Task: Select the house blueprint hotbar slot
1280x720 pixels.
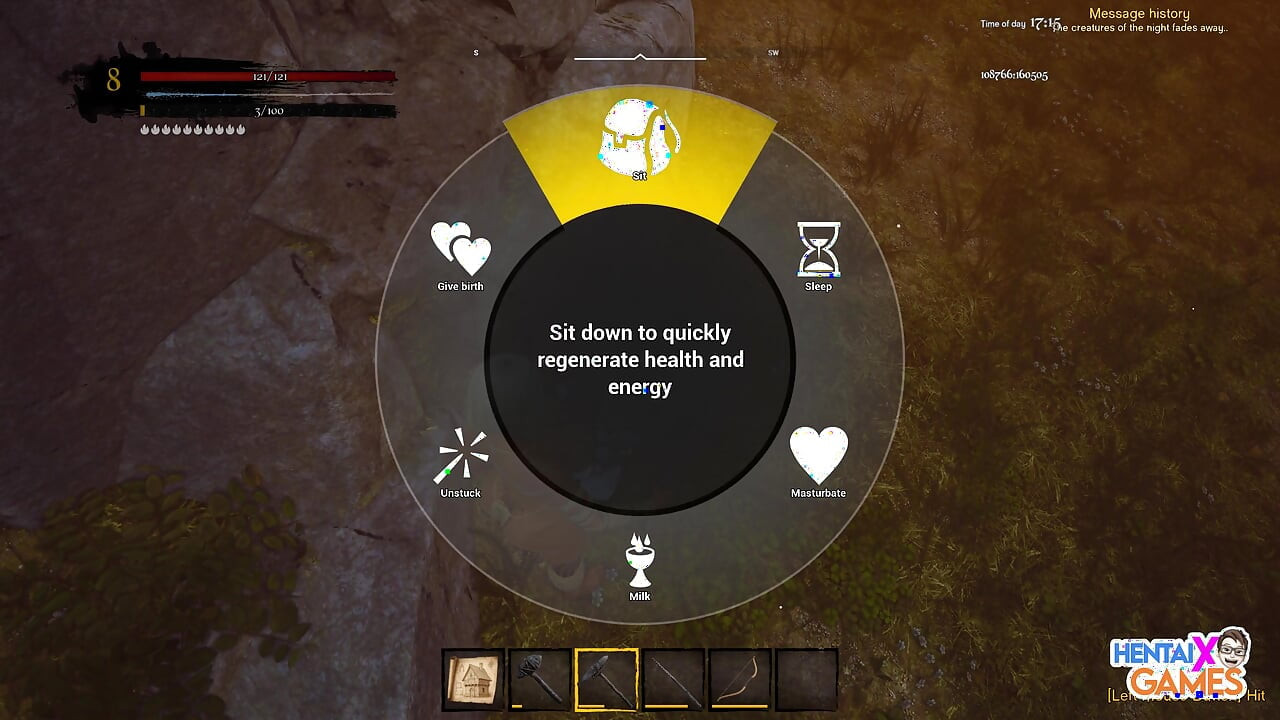Action: pos(473,680)
